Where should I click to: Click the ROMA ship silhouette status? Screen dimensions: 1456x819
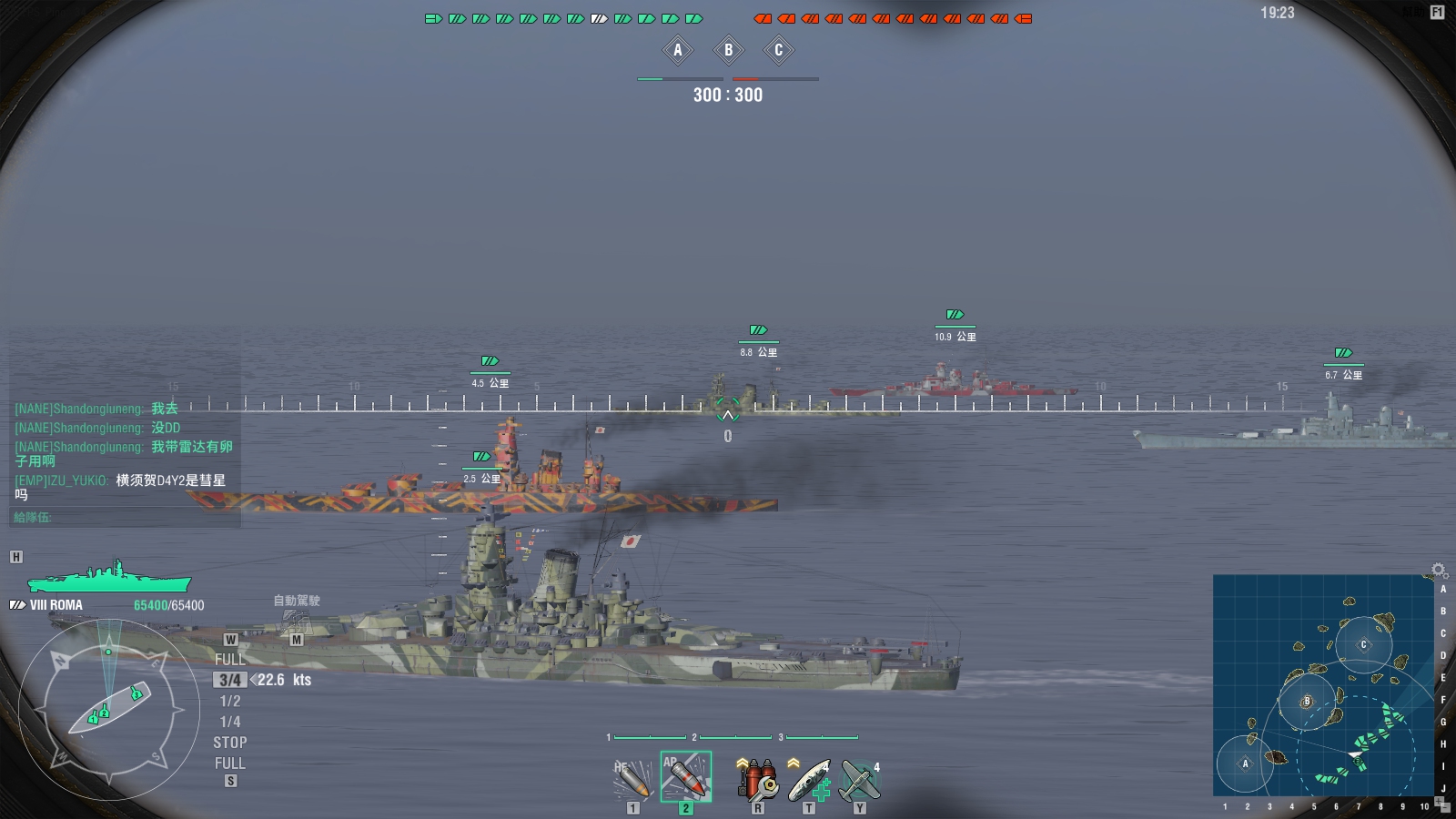point(109,578)
